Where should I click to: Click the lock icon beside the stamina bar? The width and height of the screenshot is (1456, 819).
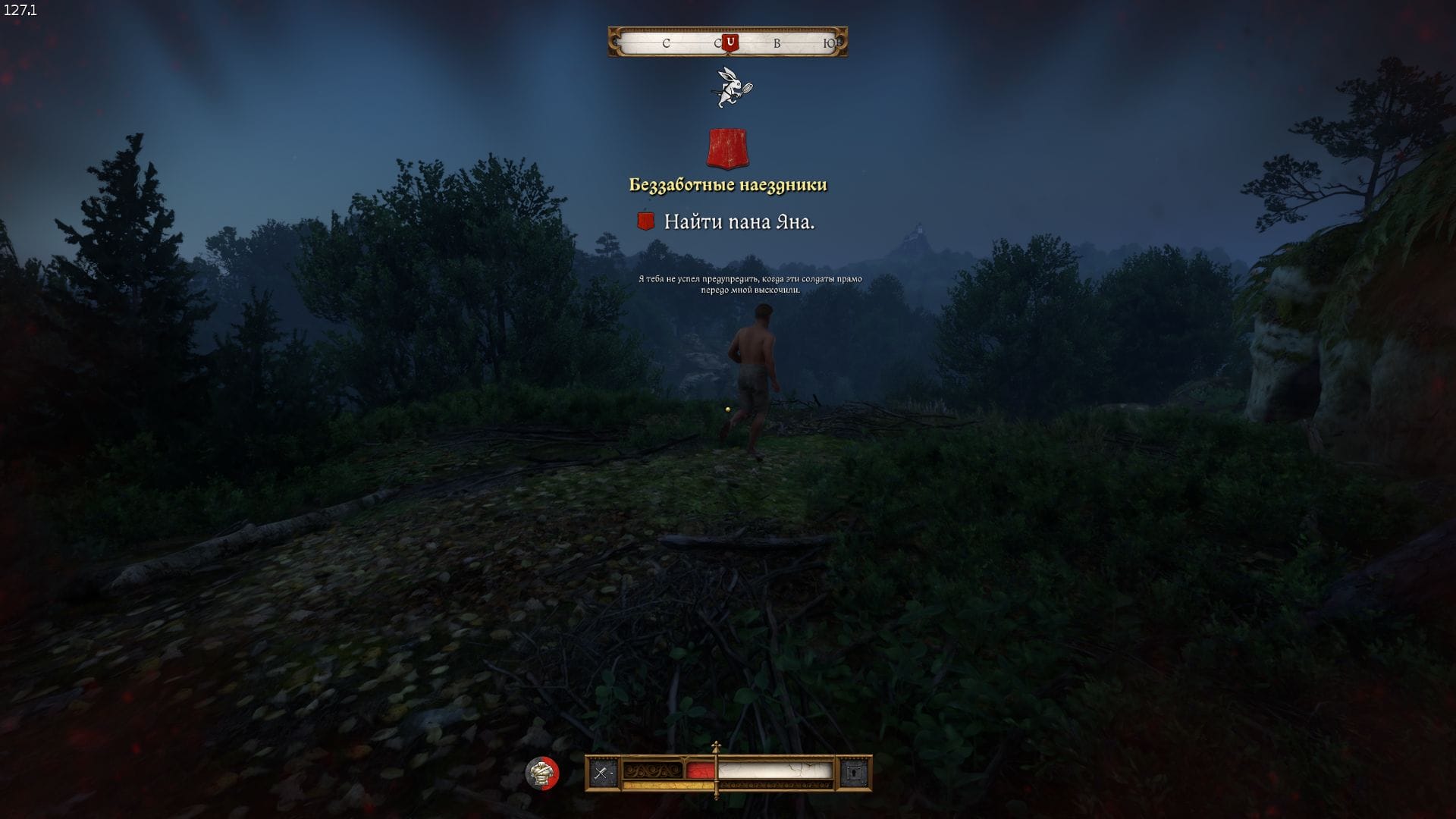pos(854,773)
